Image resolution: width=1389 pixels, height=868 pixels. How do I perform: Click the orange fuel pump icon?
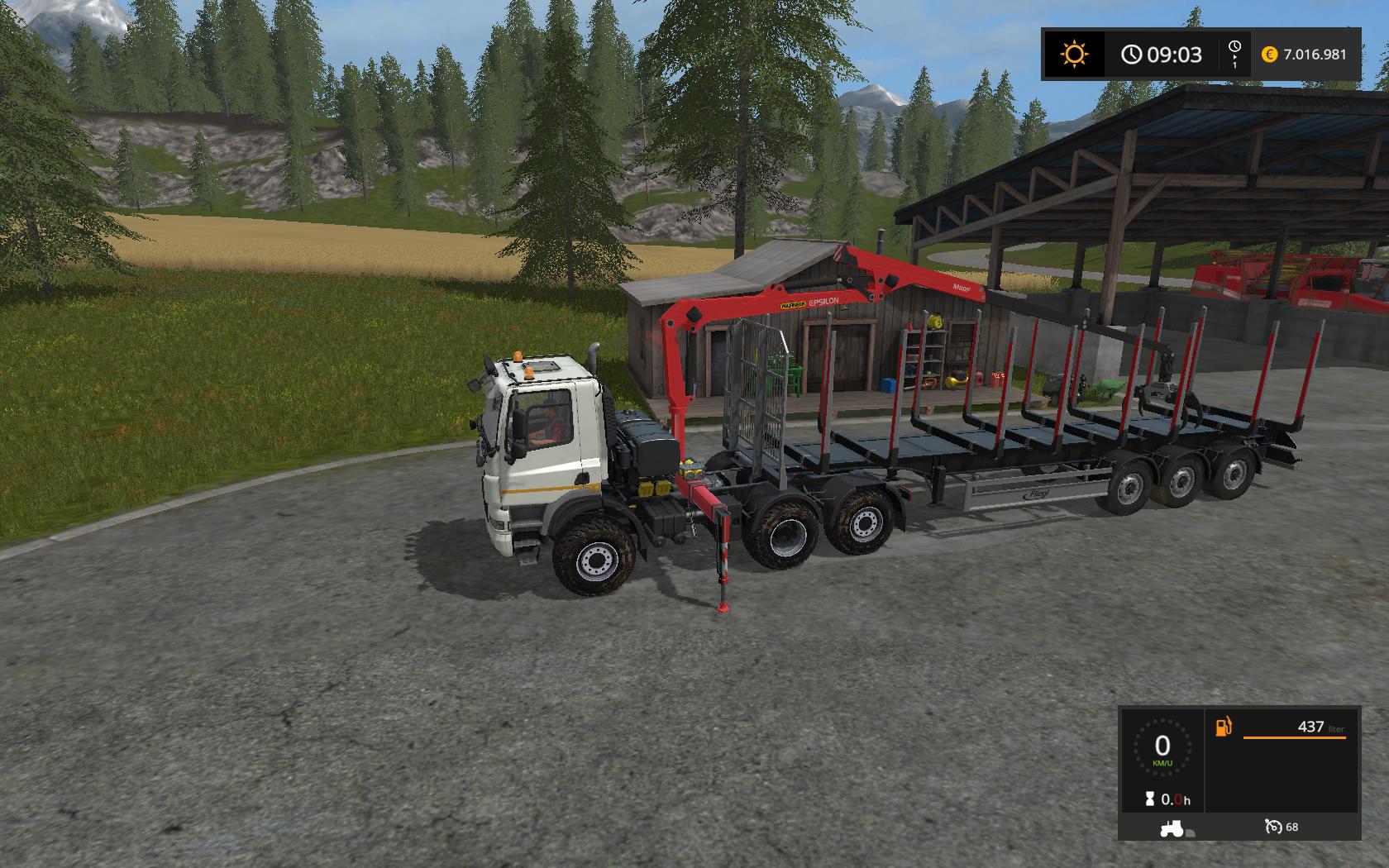coord(1223,727)
